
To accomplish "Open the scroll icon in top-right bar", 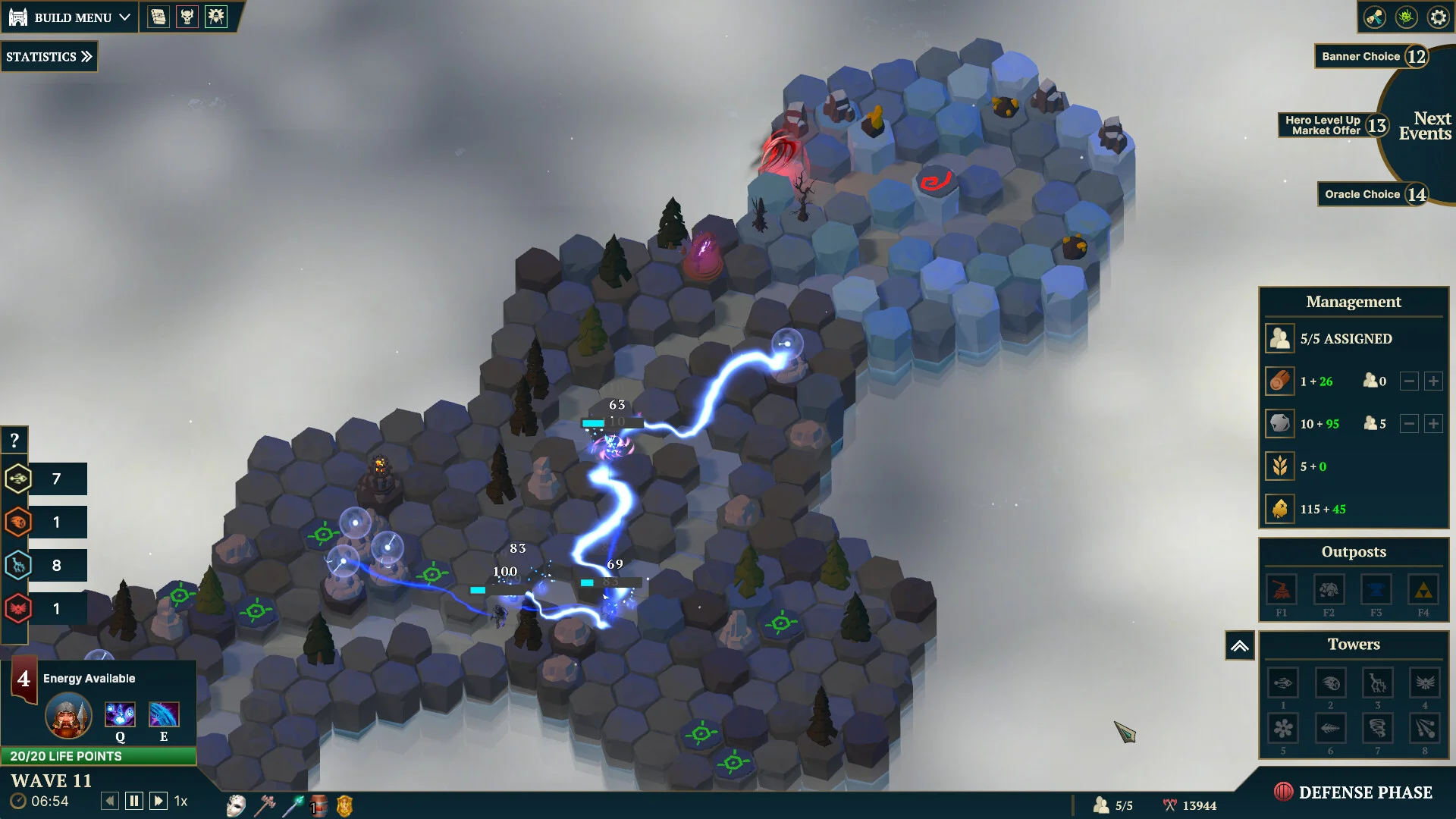I will pyautogui.click(x=1374, y=17).
